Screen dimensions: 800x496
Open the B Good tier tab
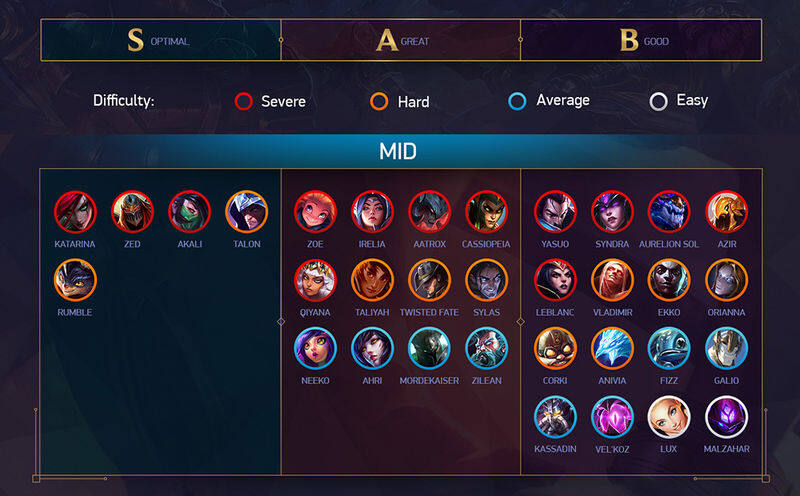(x=640, y=41)
